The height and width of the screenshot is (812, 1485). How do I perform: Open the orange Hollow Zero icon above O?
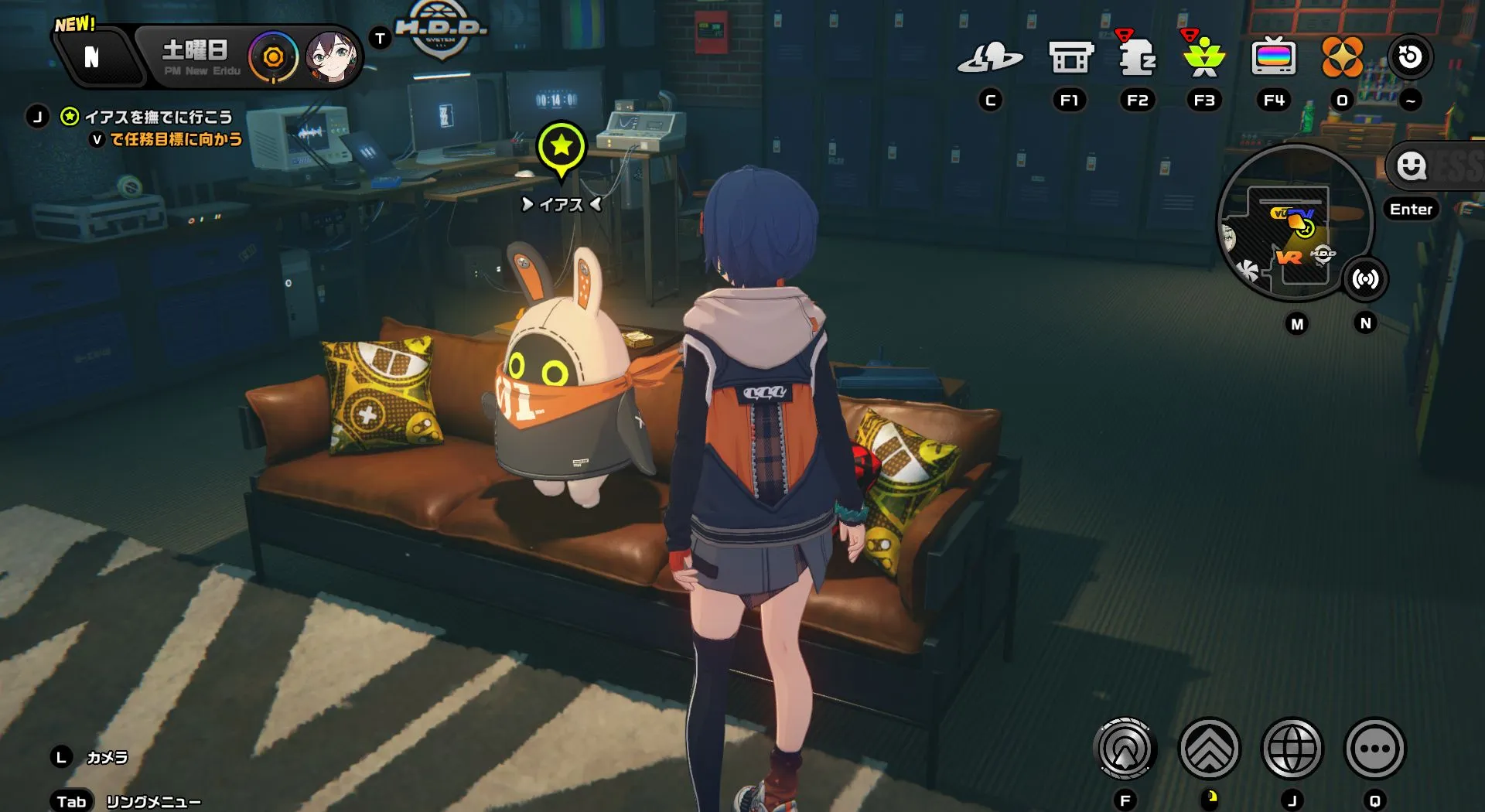coord(1343,56)
